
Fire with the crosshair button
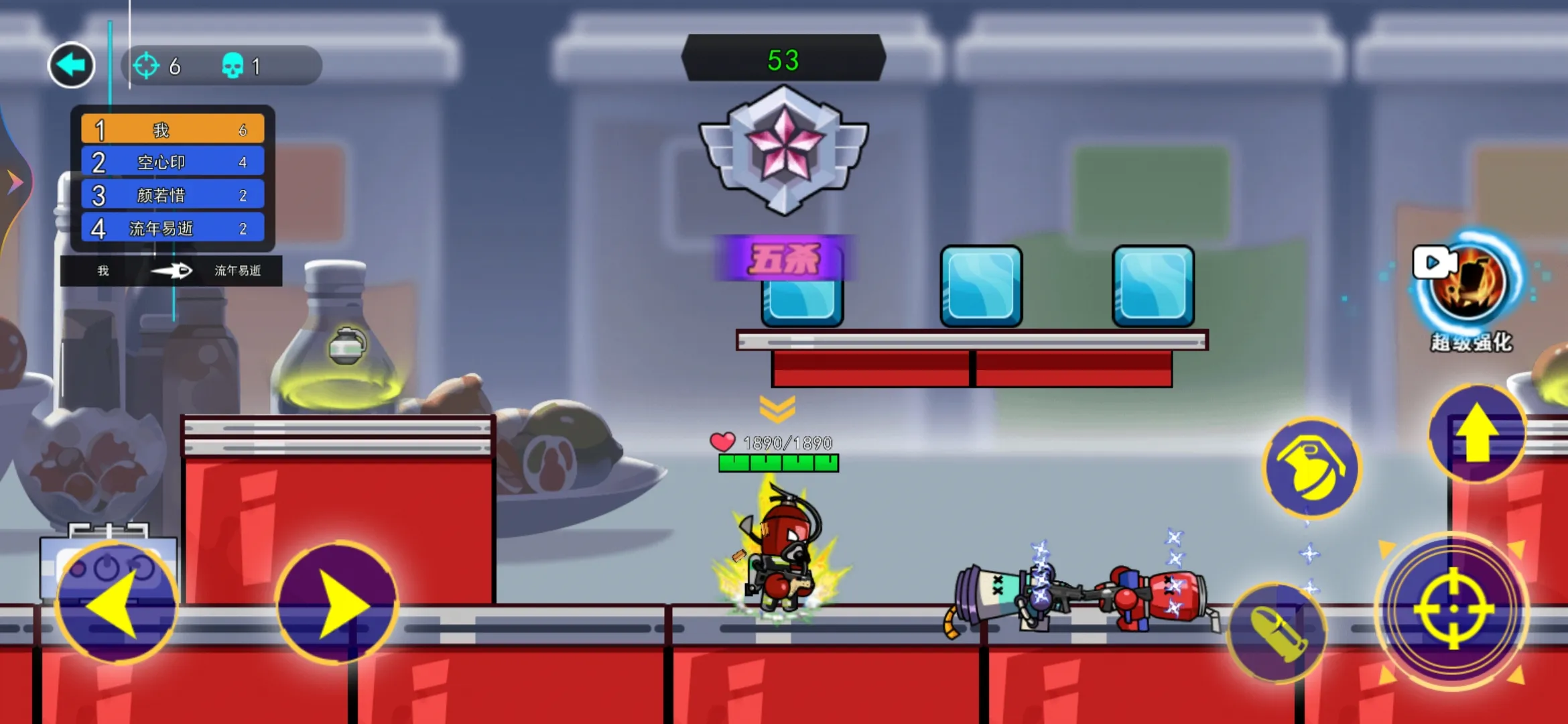[1453, 610]
